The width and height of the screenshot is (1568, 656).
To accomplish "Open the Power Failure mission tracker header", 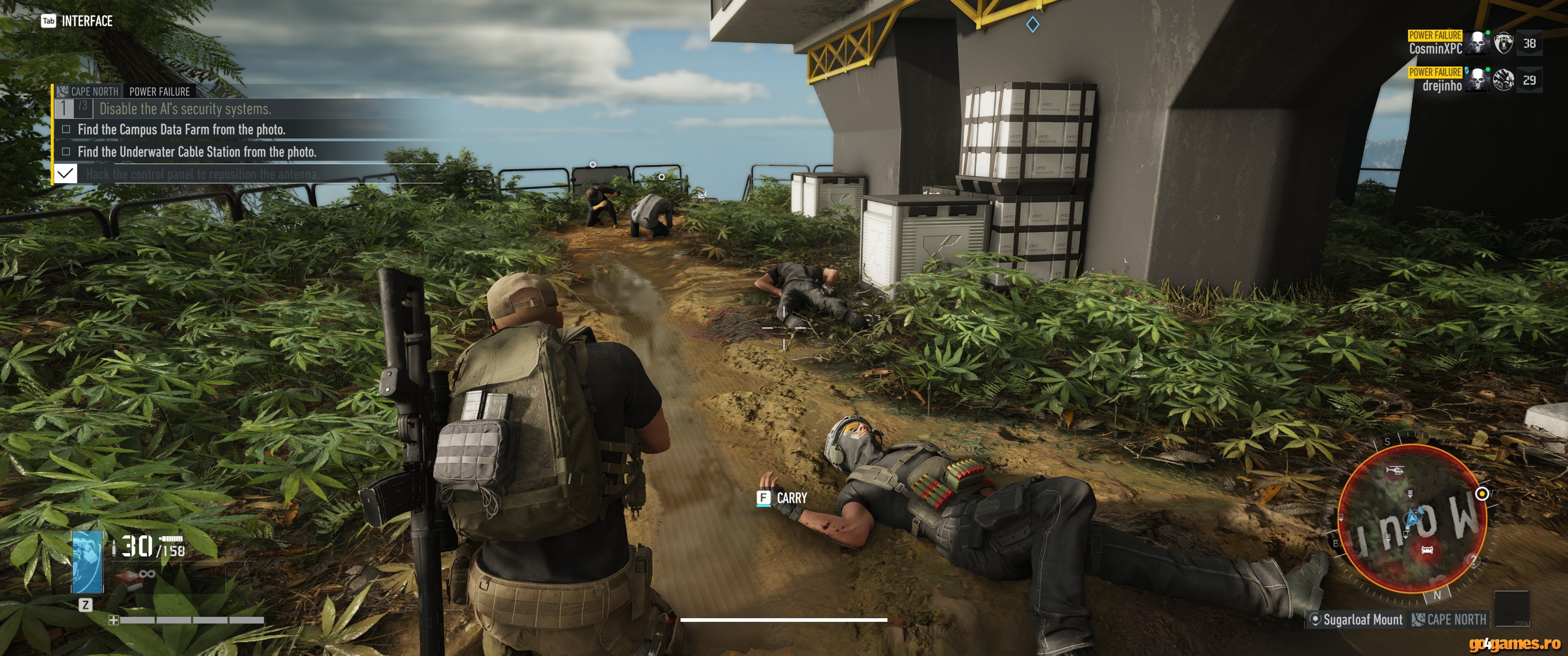I will point(159,91).
